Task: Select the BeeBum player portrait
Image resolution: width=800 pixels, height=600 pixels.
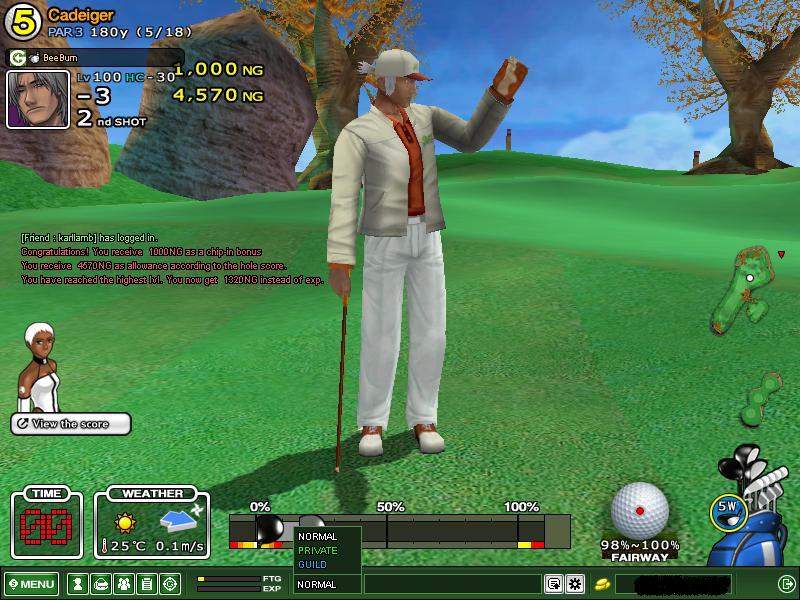Action: [38, 99]
